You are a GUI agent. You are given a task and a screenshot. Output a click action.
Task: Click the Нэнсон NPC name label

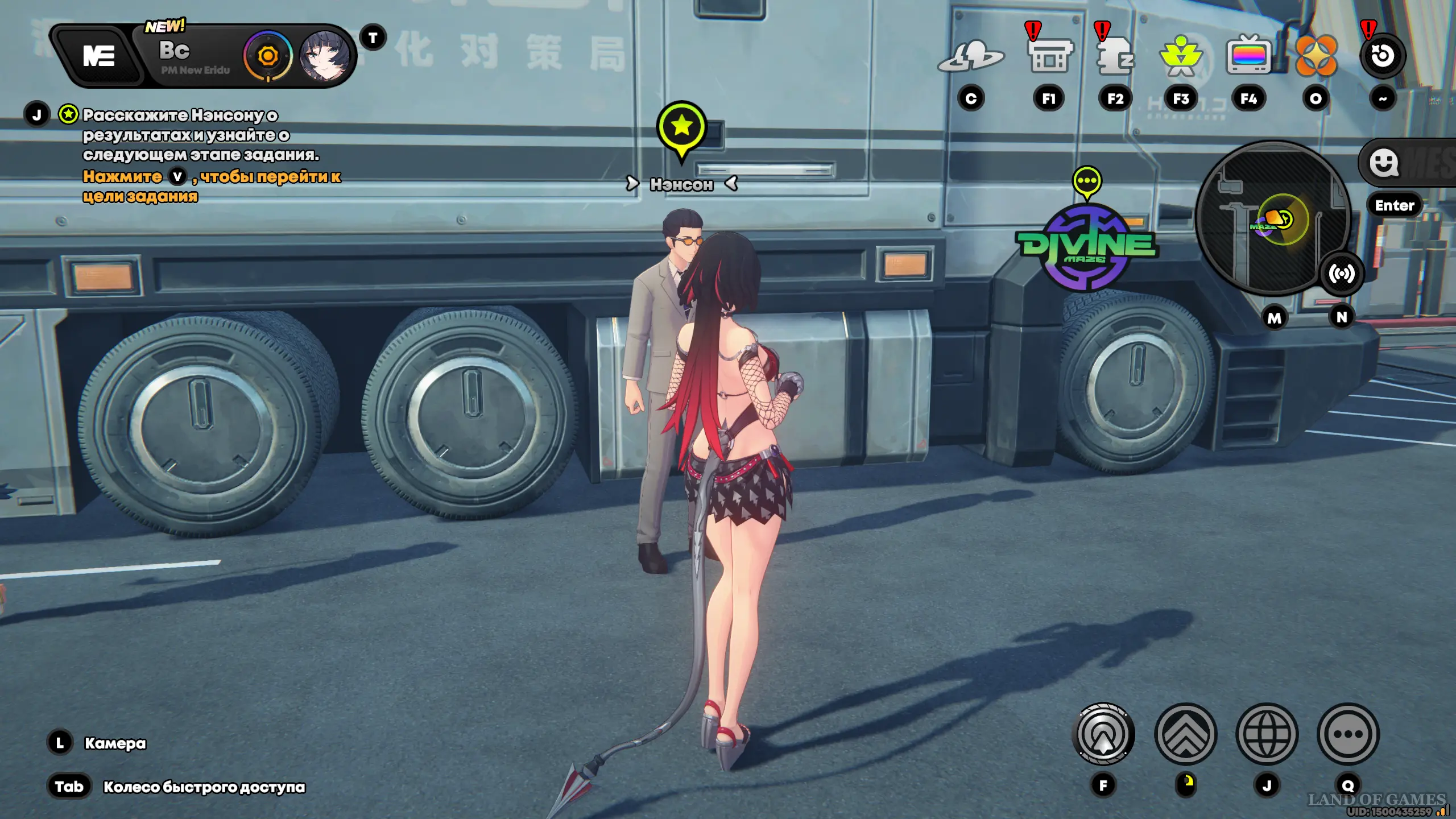[681, 184]
